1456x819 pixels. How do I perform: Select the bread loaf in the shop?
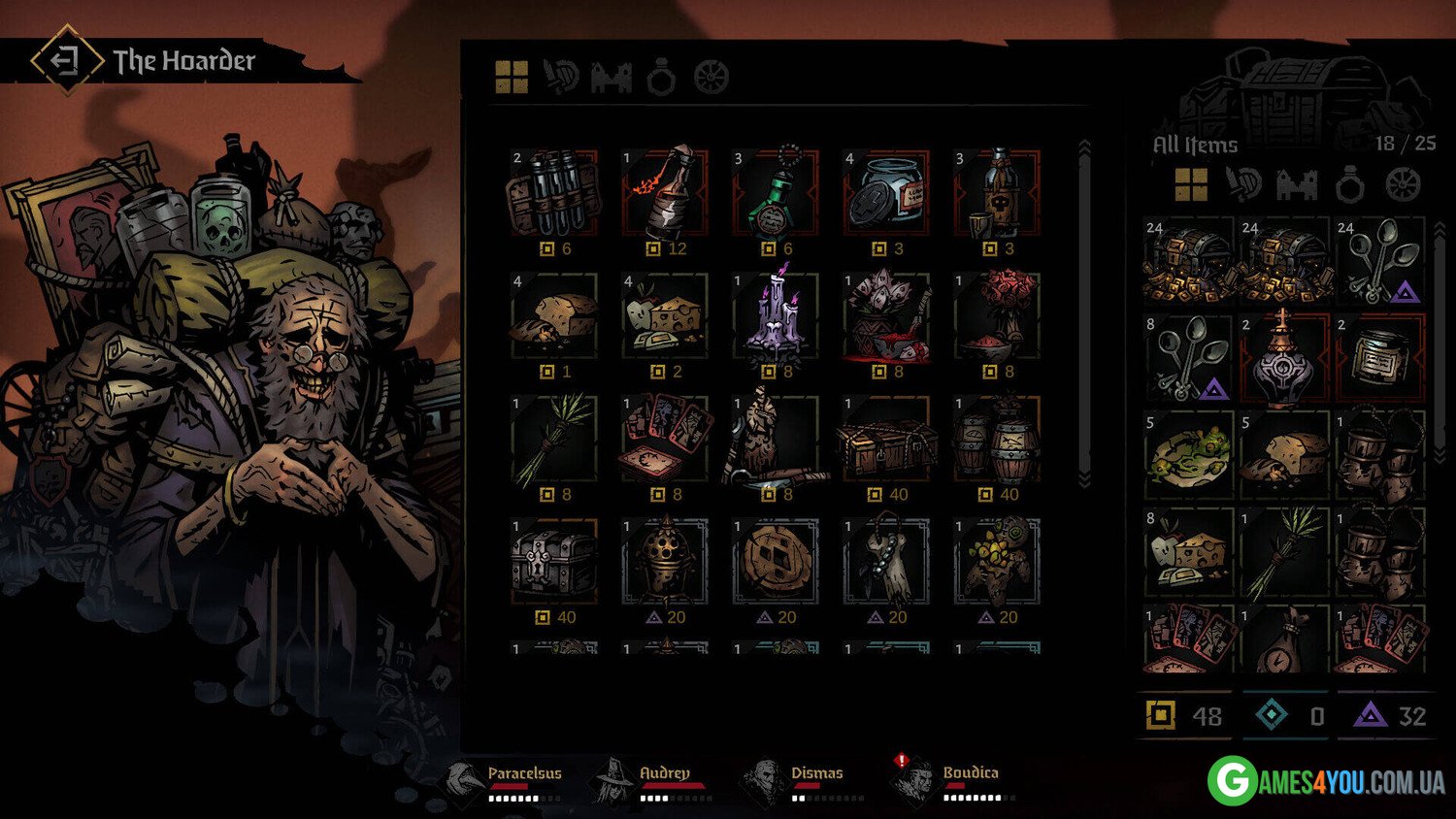pyautogui.click(x=553, y=316)
